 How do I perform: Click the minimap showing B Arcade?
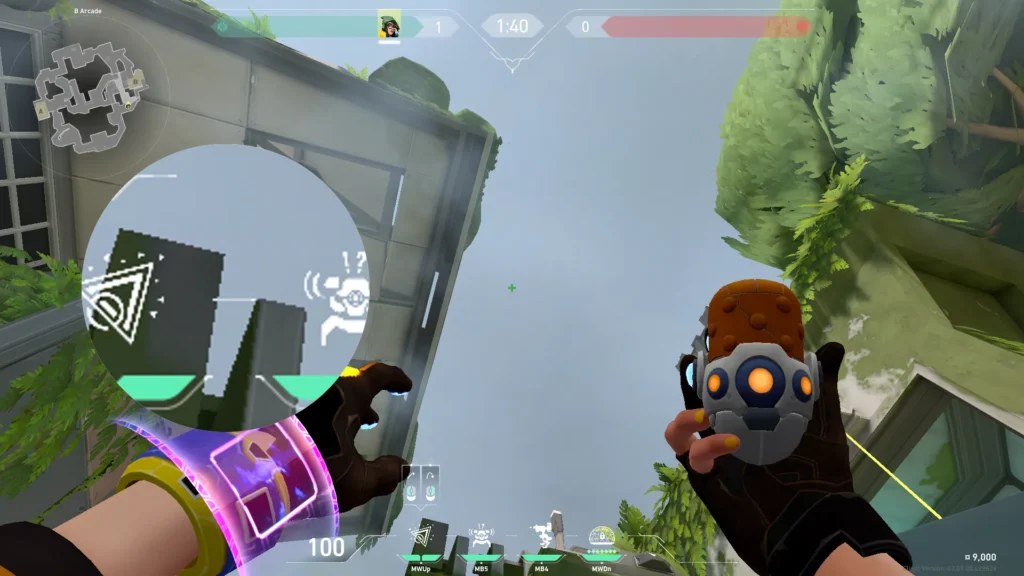(89, 94)
